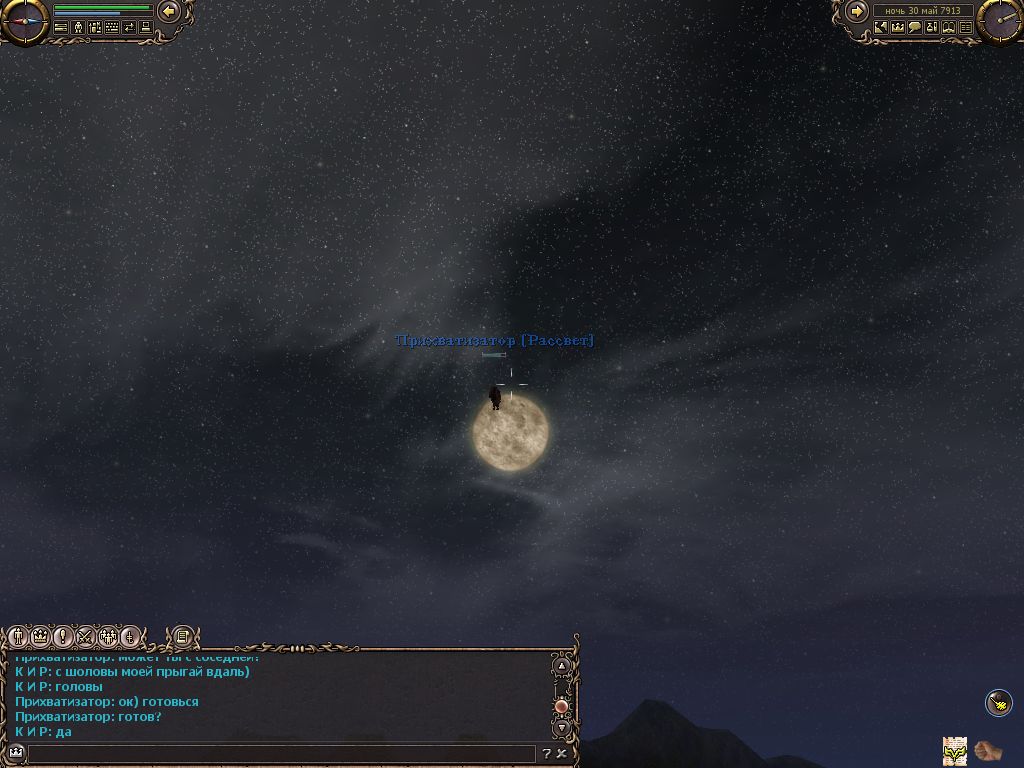Screen dimensions: 1024x768
Task: Open the map icon
Action: [880, 28]
